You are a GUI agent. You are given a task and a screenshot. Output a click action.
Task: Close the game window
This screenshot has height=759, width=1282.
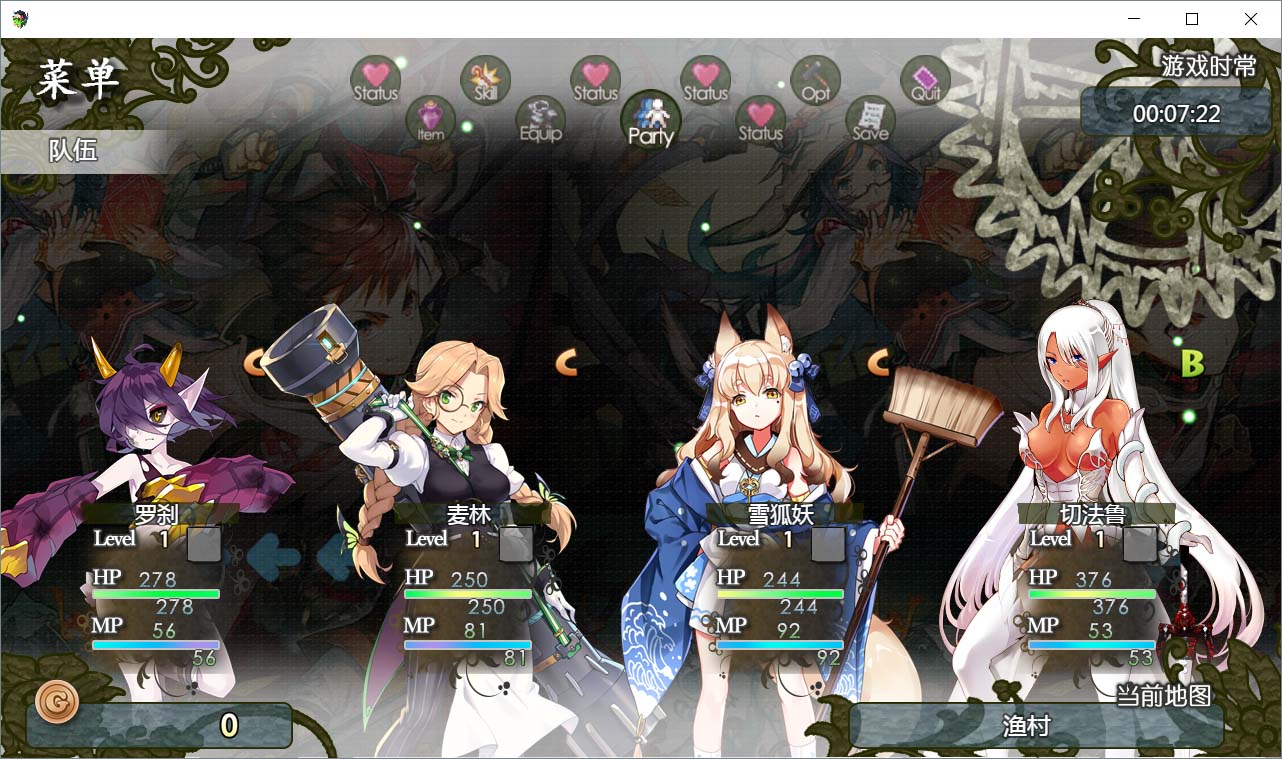point(1251,19)
